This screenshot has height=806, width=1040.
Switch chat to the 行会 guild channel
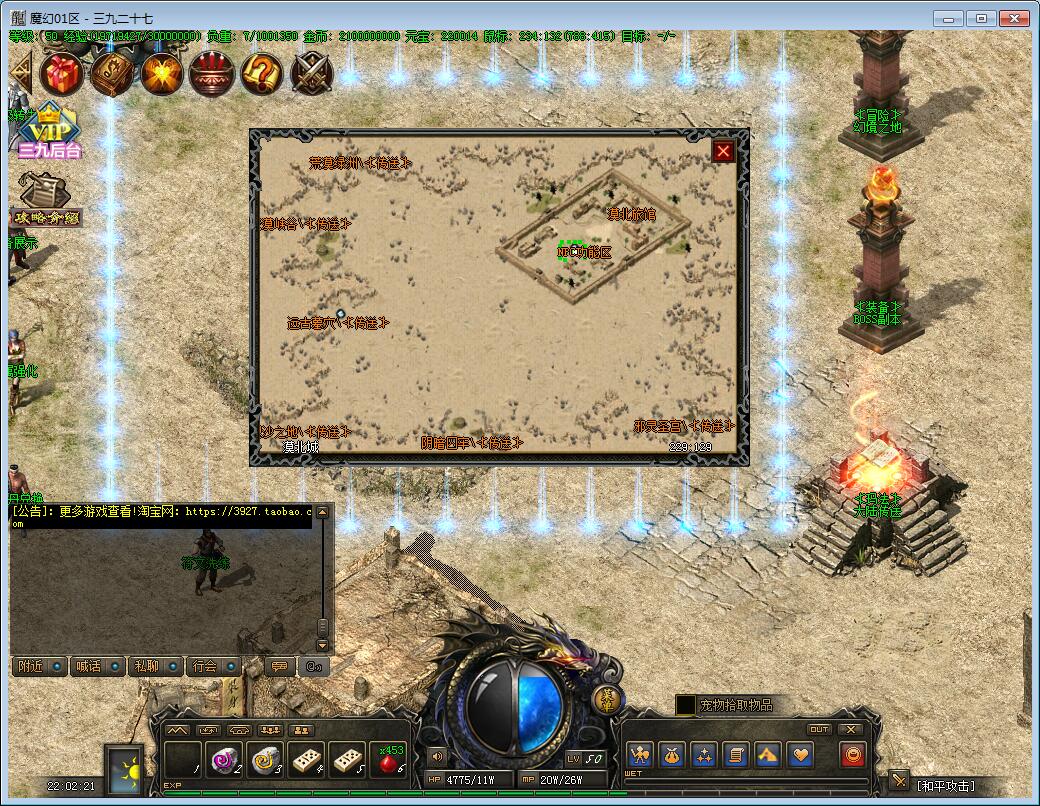pos(212,666)
